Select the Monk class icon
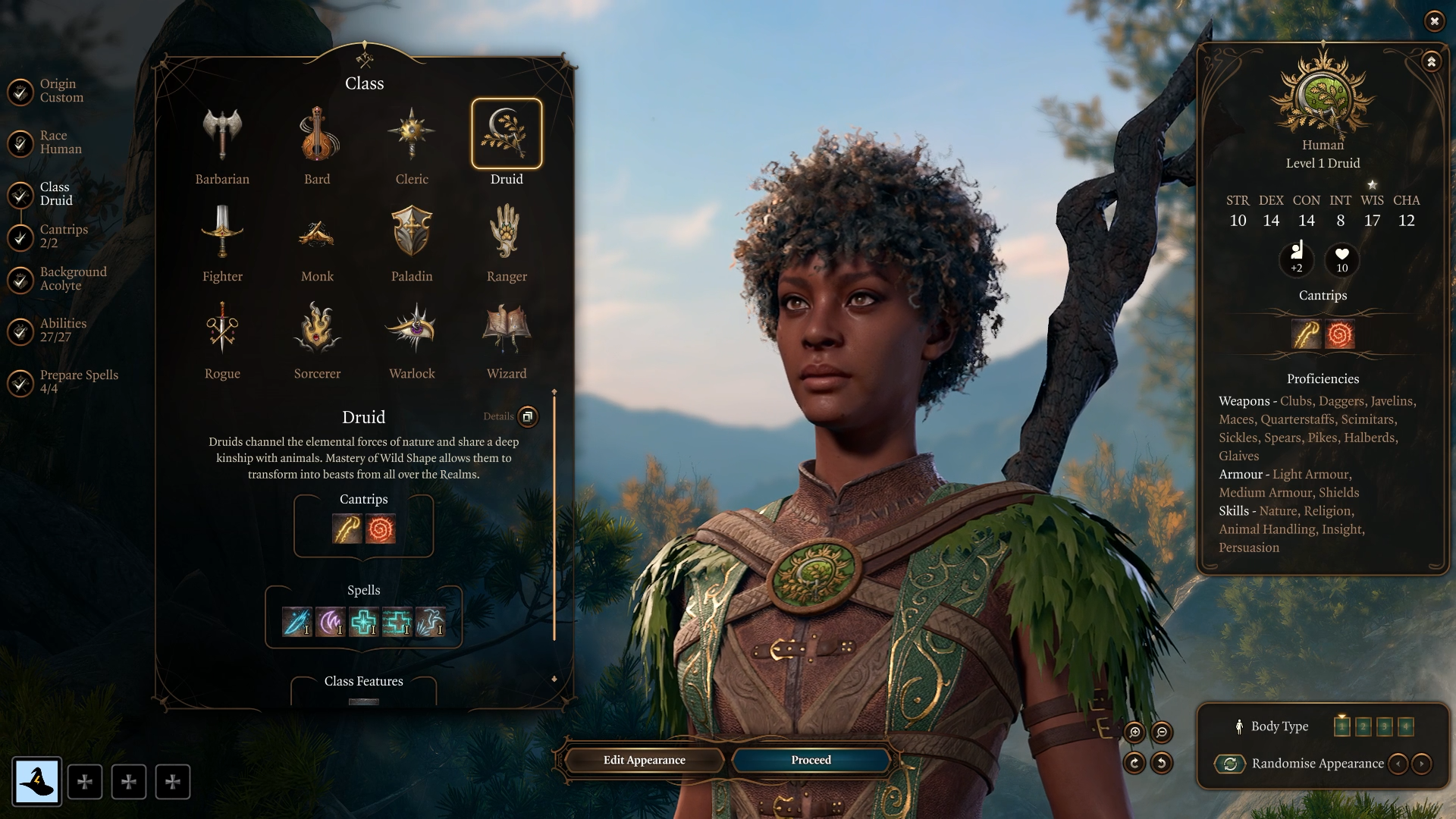1456x819 pixels. click(x=317, y=232)
